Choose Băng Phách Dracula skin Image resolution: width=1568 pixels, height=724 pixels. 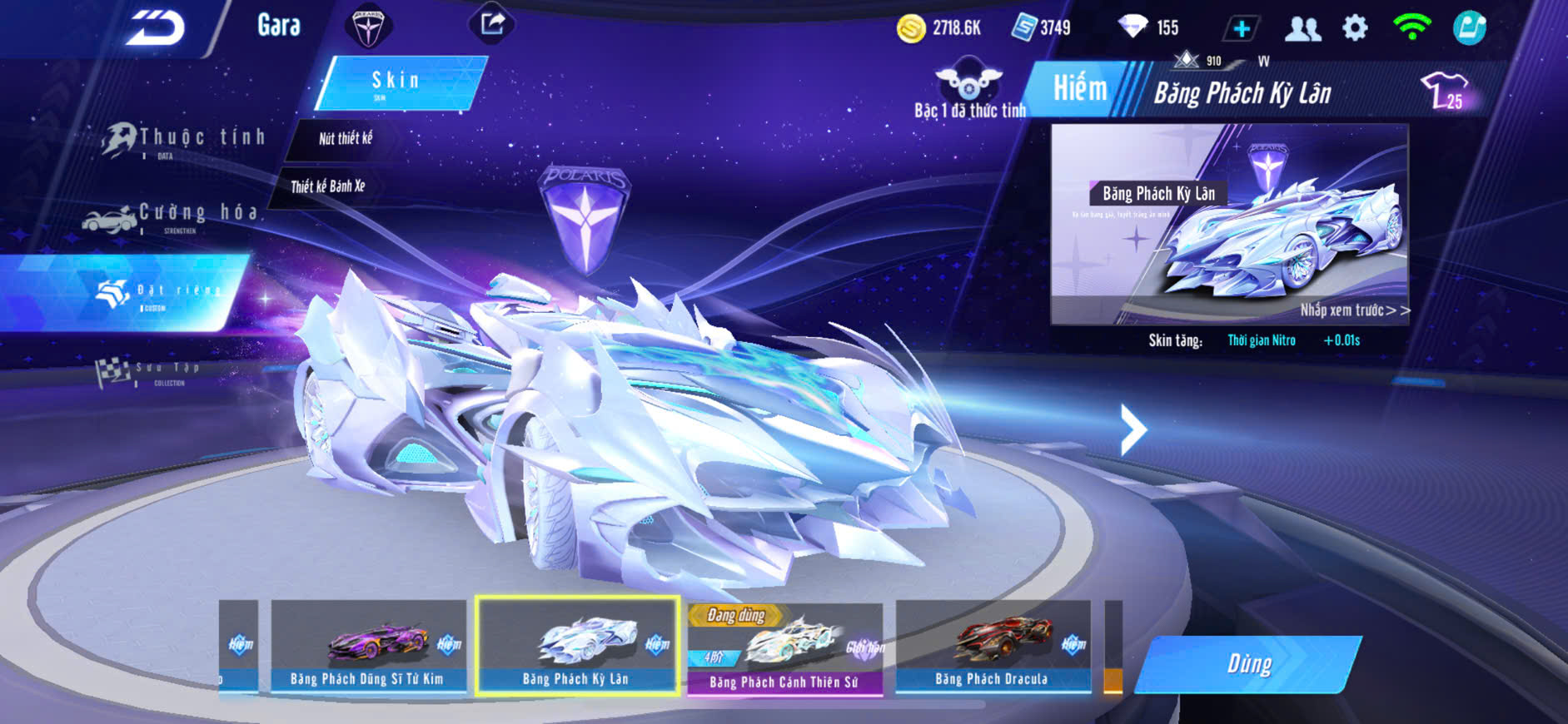click(x=992, y=646)
